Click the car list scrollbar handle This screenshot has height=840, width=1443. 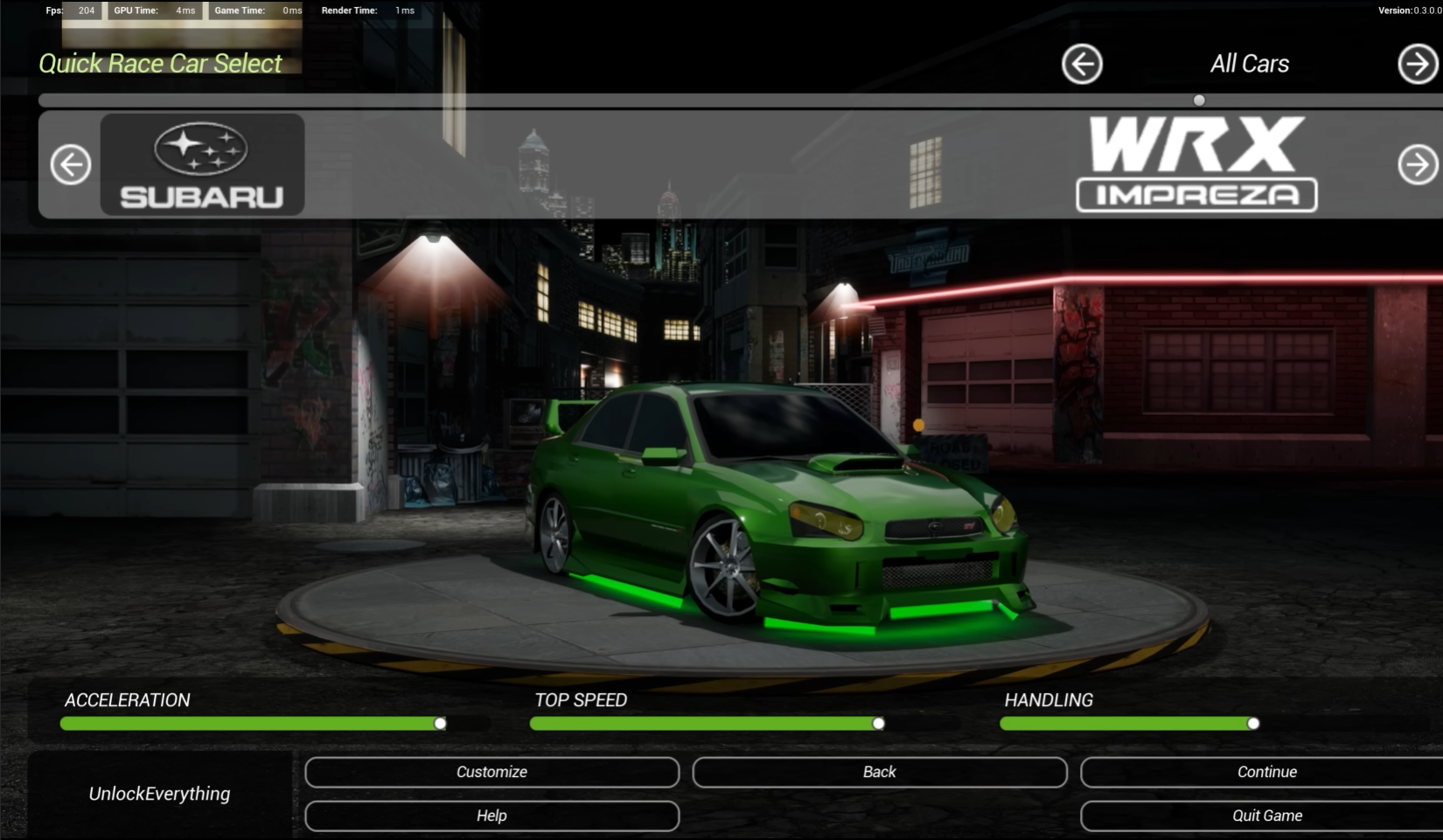click(1199, 101)
